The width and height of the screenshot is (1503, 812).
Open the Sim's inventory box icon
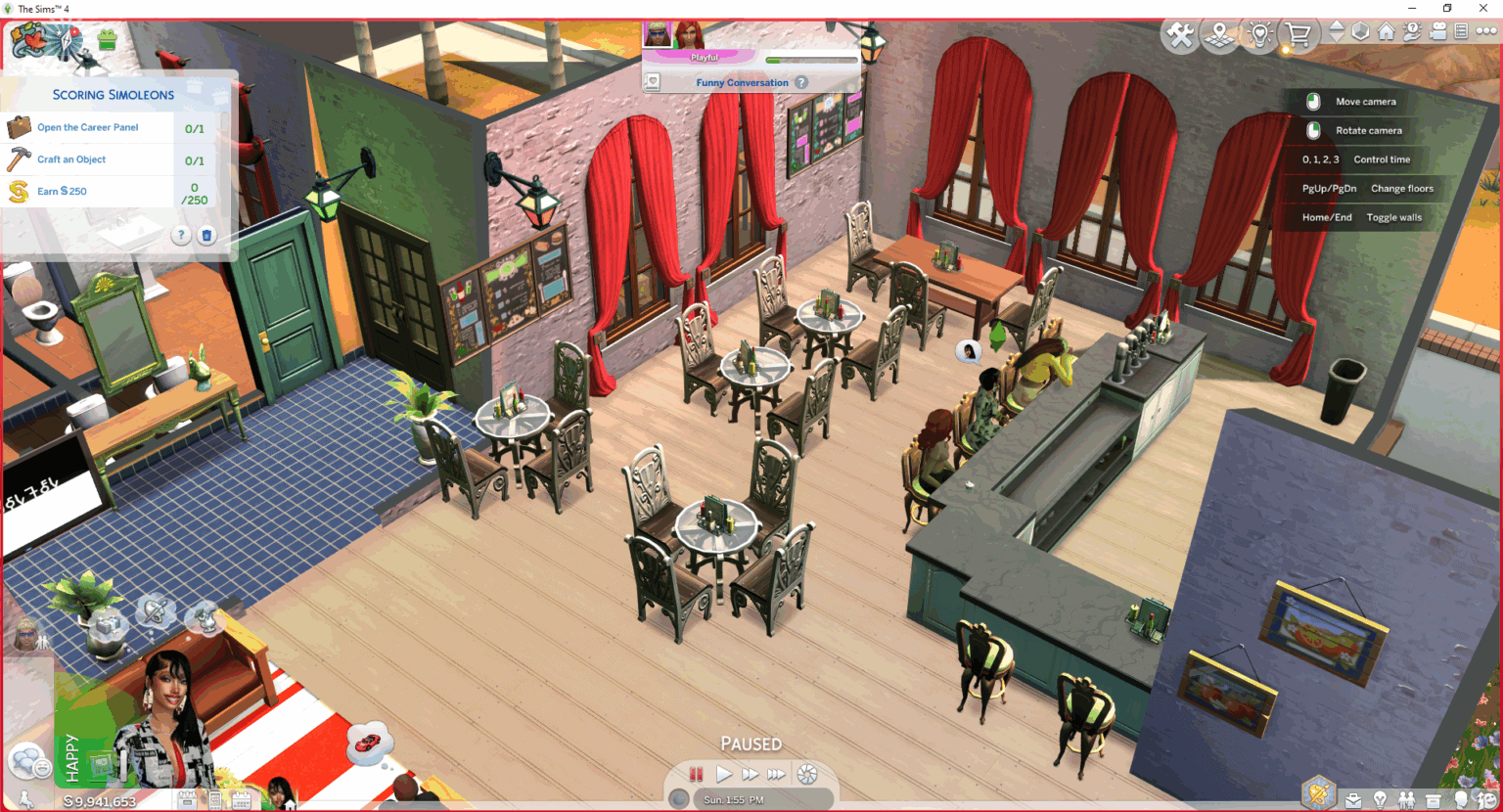(x=1433, y=800)
